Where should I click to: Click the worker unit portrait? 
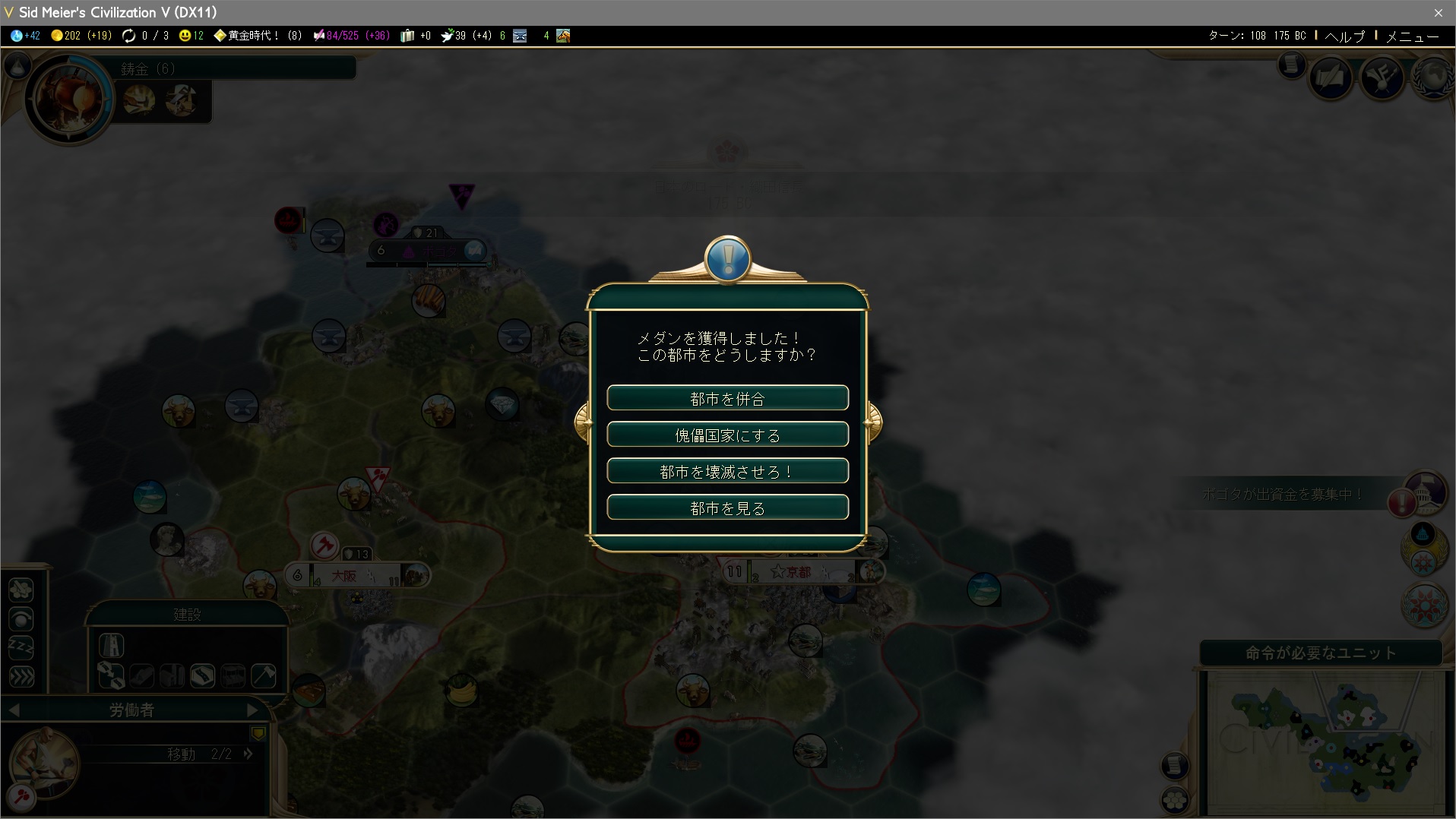tap(44, 762)
